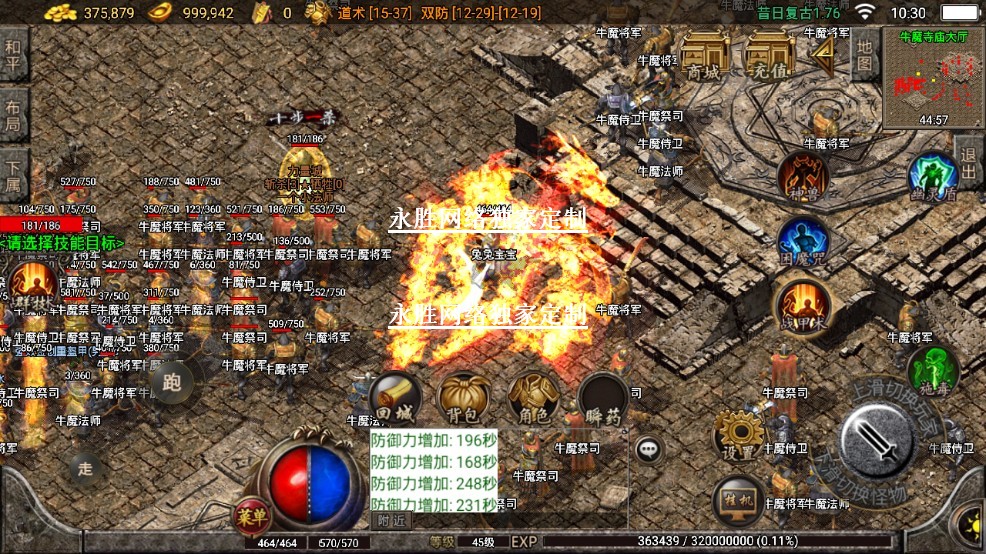Open the 商城 shop
The width and height of the screenshot is (986, 554).
coord(704,55)
